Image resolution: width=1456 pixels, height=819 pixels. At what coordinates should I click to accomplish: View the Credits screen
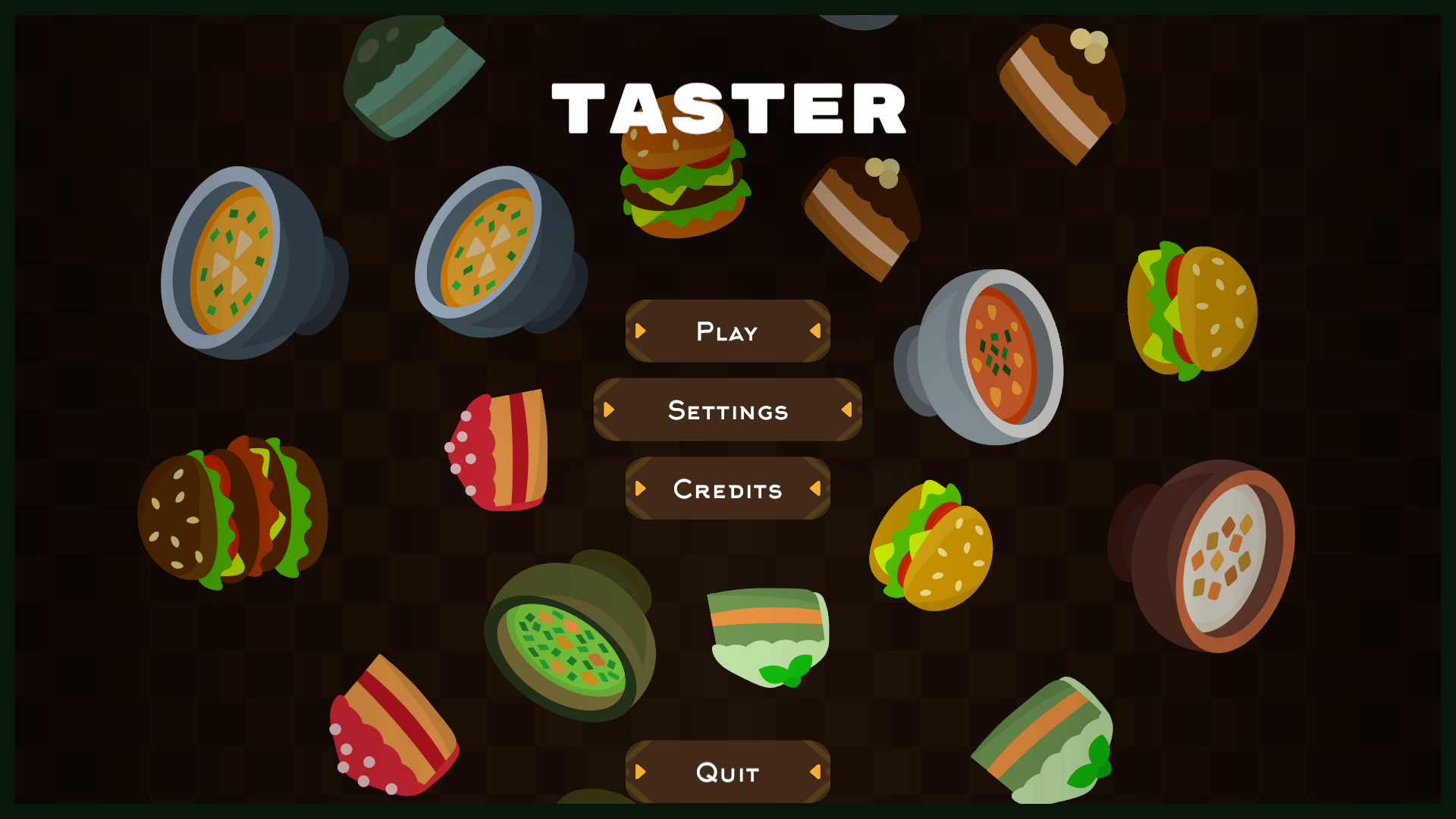(x=727, y=489)
